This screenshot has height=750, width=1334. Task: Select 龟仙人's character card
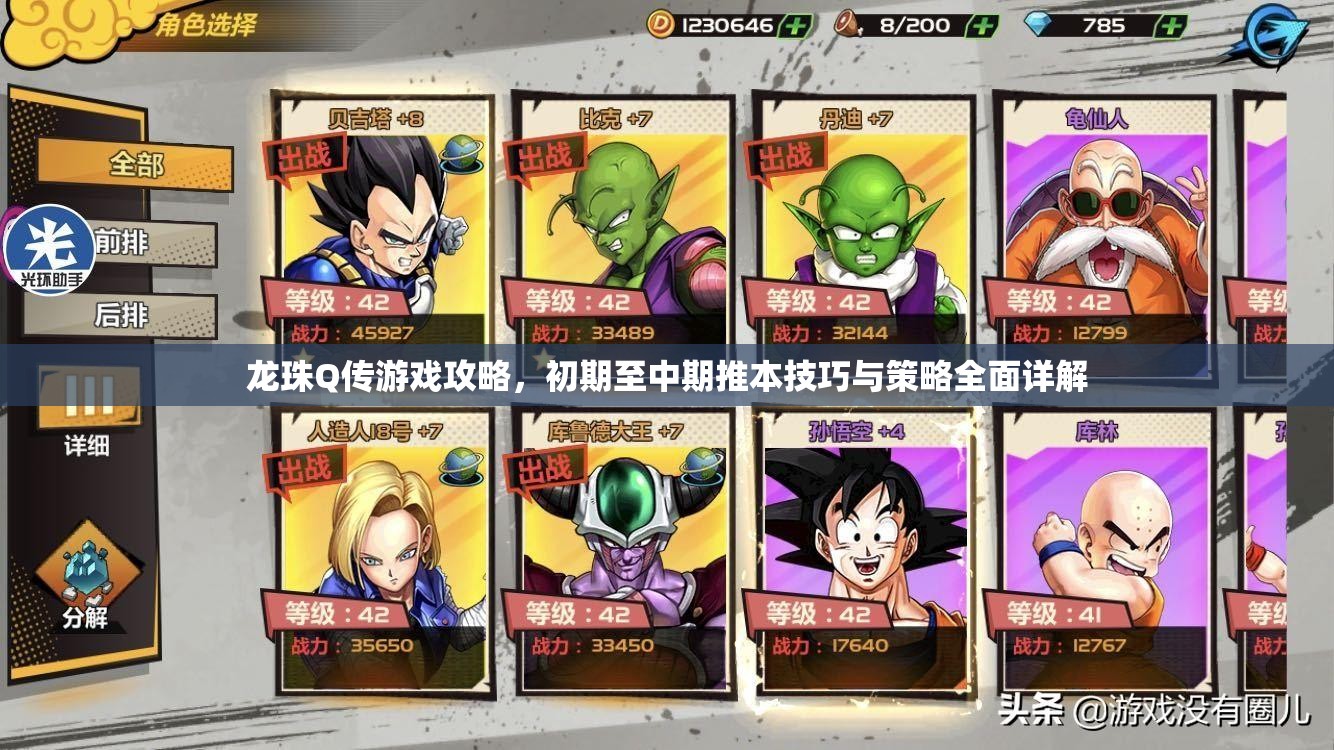pos(1104,220)
